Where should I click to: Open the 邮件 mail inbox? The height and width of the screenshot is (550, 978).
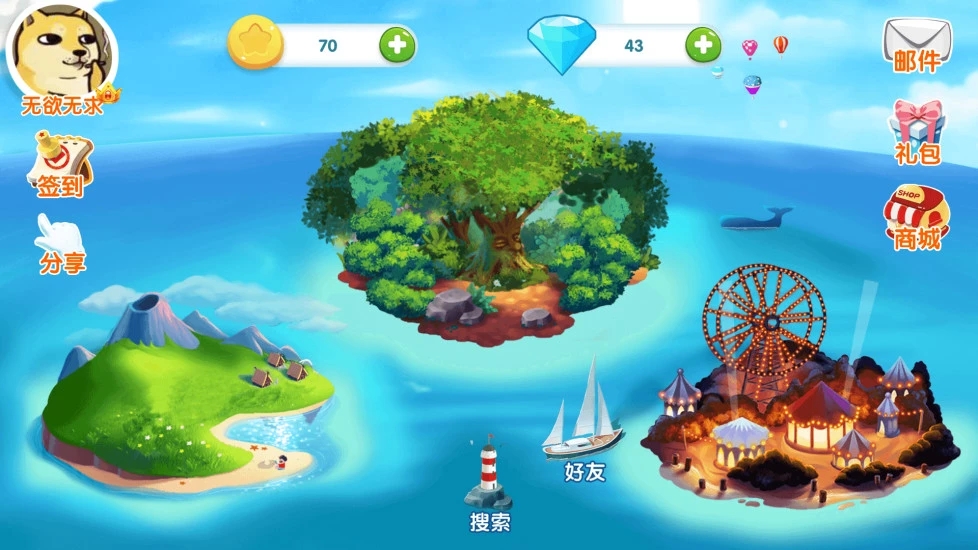[915, 44]
